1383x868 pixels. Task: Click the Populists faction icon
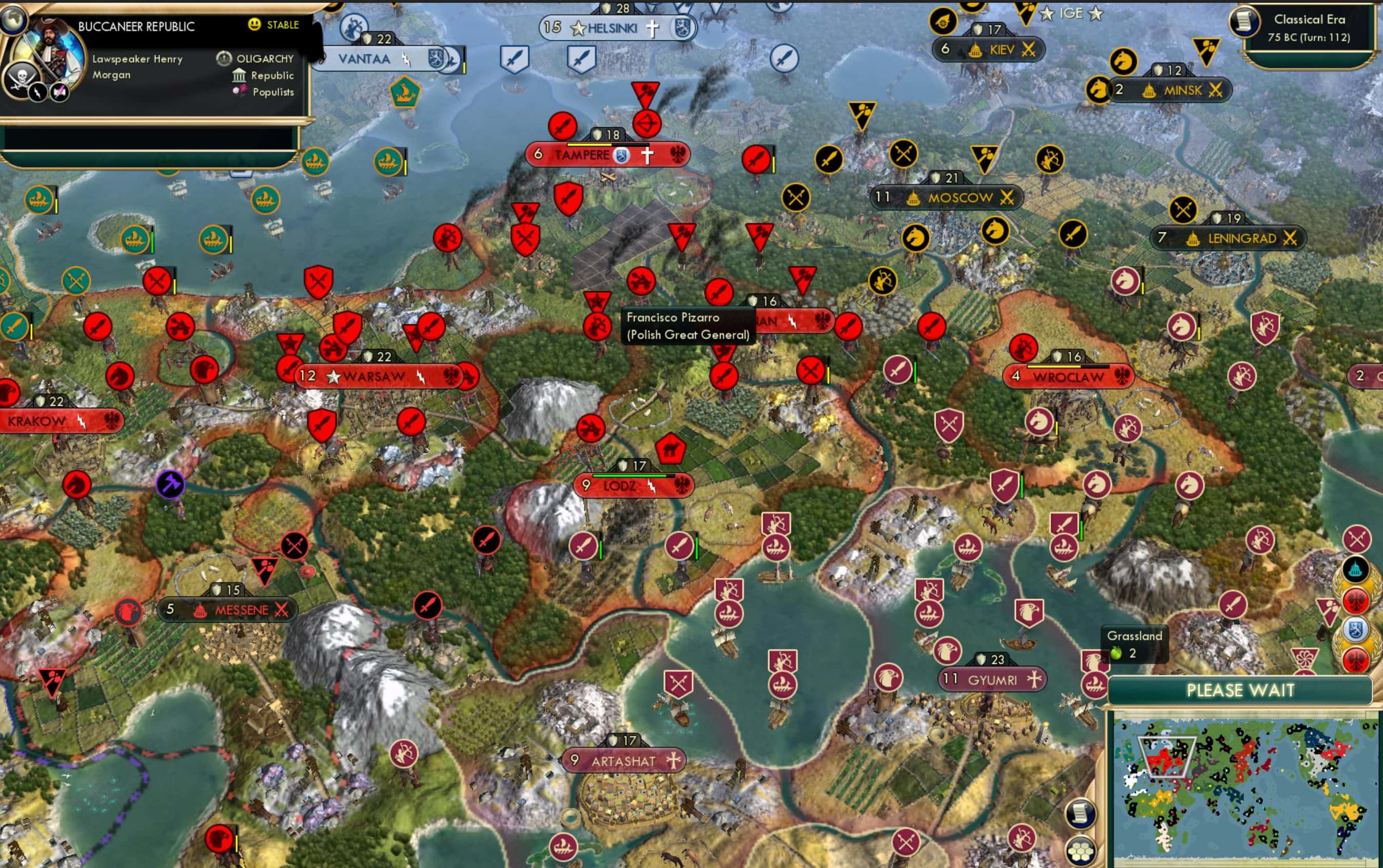pos(241,92)
